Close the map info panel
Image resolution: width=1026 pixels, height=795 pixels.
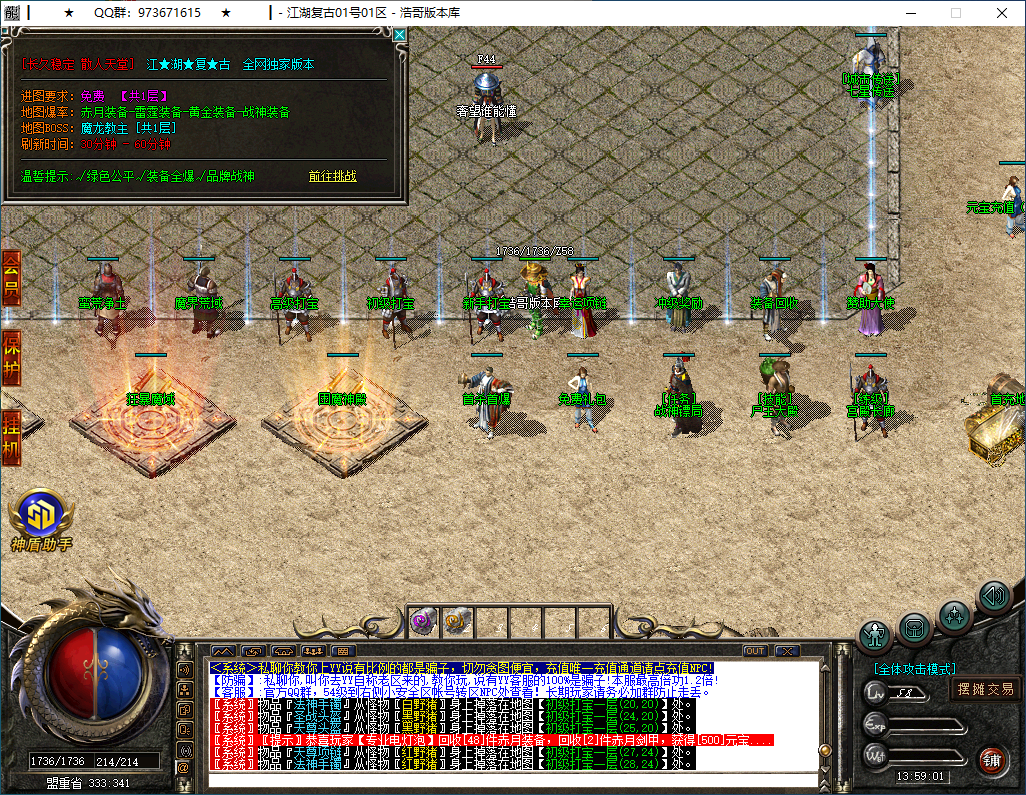click(400, 35)
